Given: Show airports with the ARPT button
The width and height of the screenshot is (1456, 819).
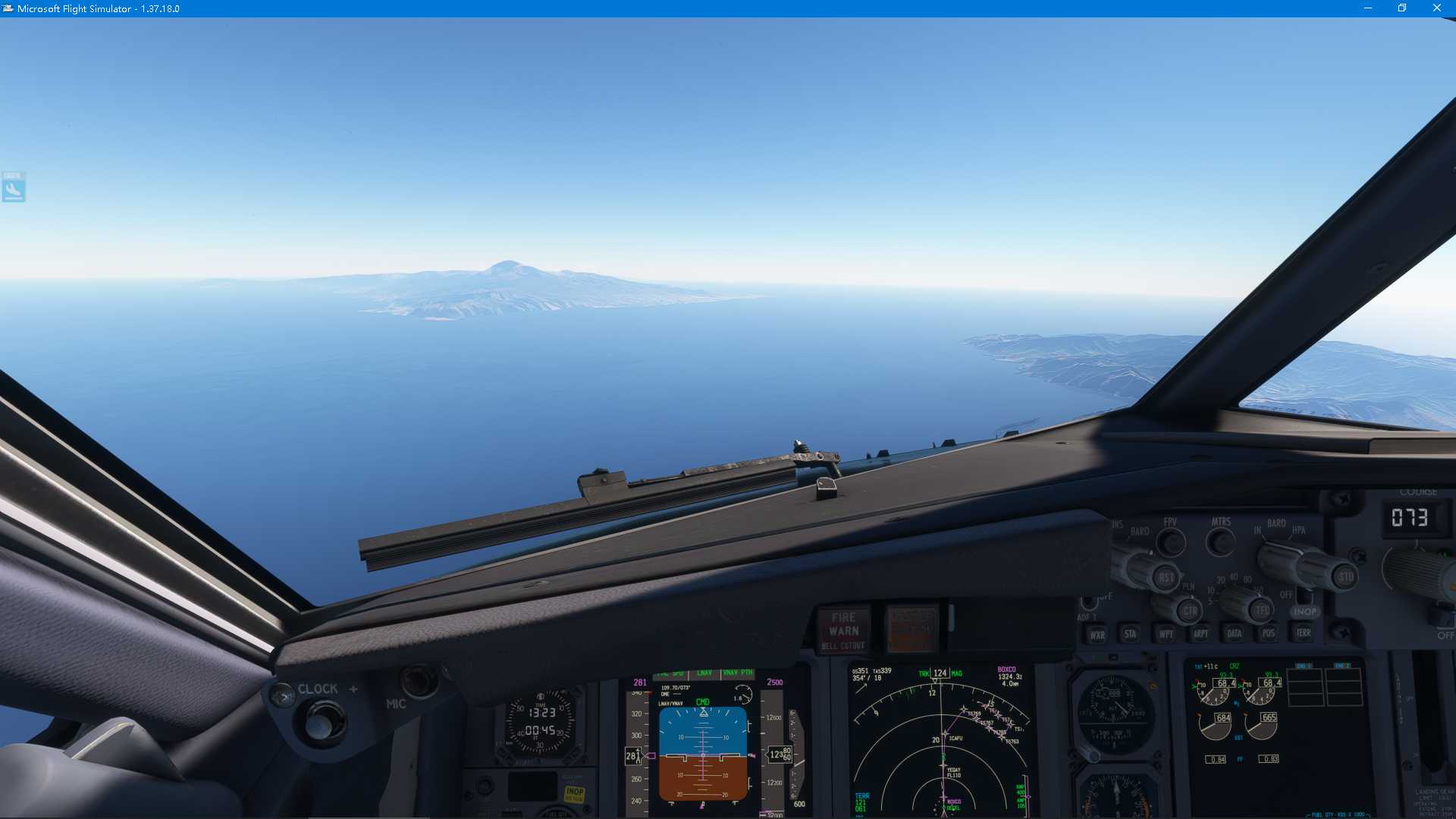Looking at the screenshot, I should pyautogui.click(x=1200, y=633).
